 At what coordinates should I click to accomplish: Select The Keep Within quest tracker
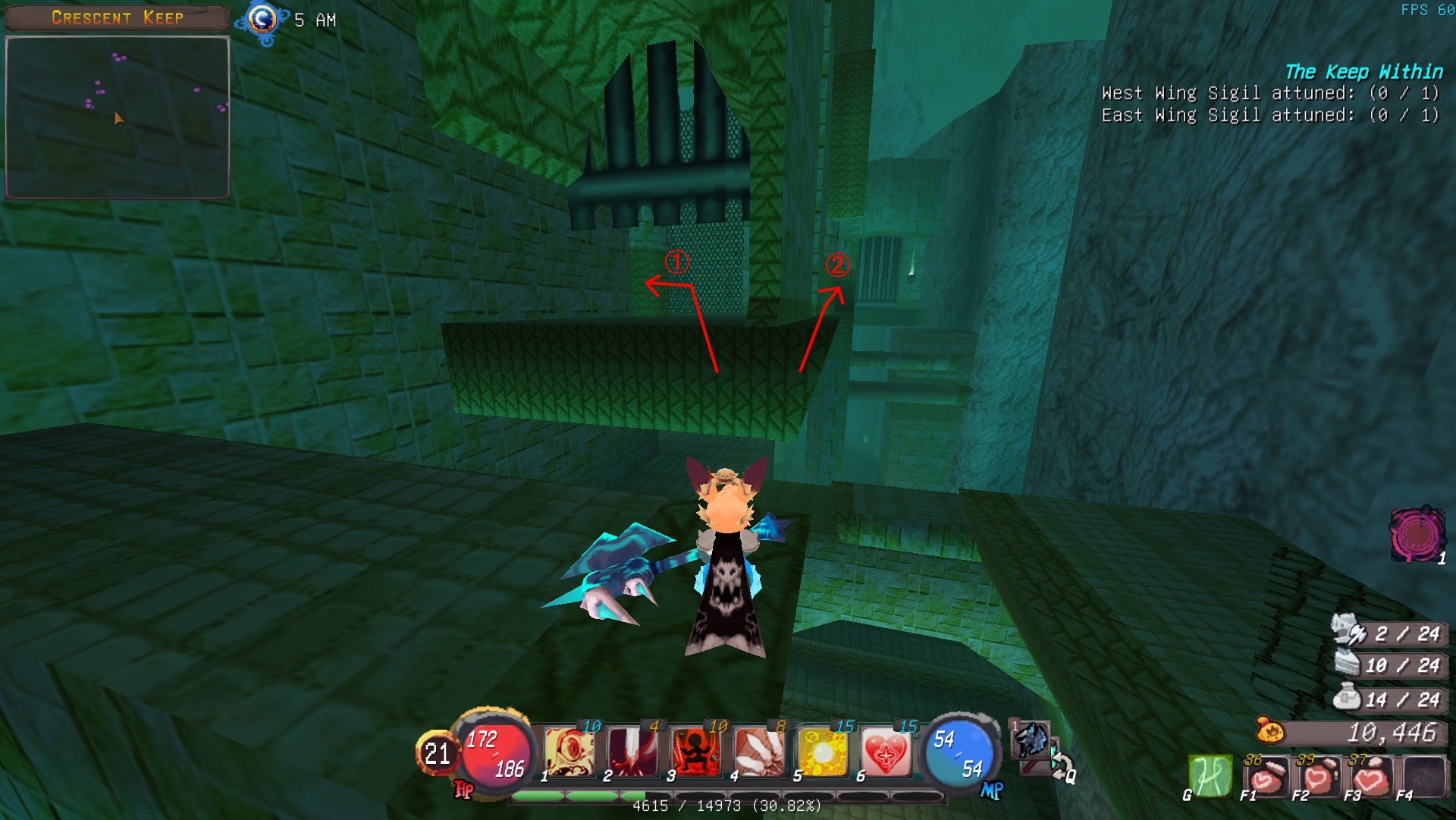point(1363,72)
